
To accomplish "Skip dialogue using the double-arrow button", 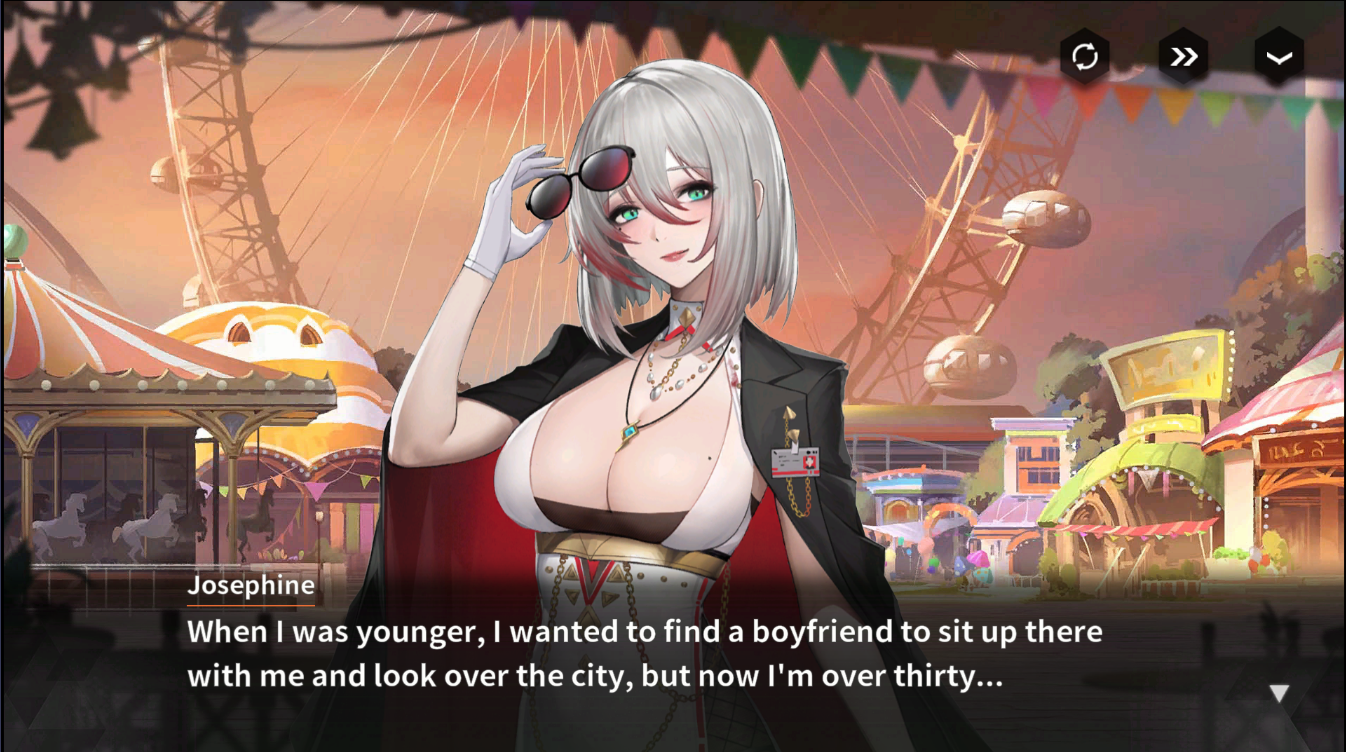I will 1183,57.
